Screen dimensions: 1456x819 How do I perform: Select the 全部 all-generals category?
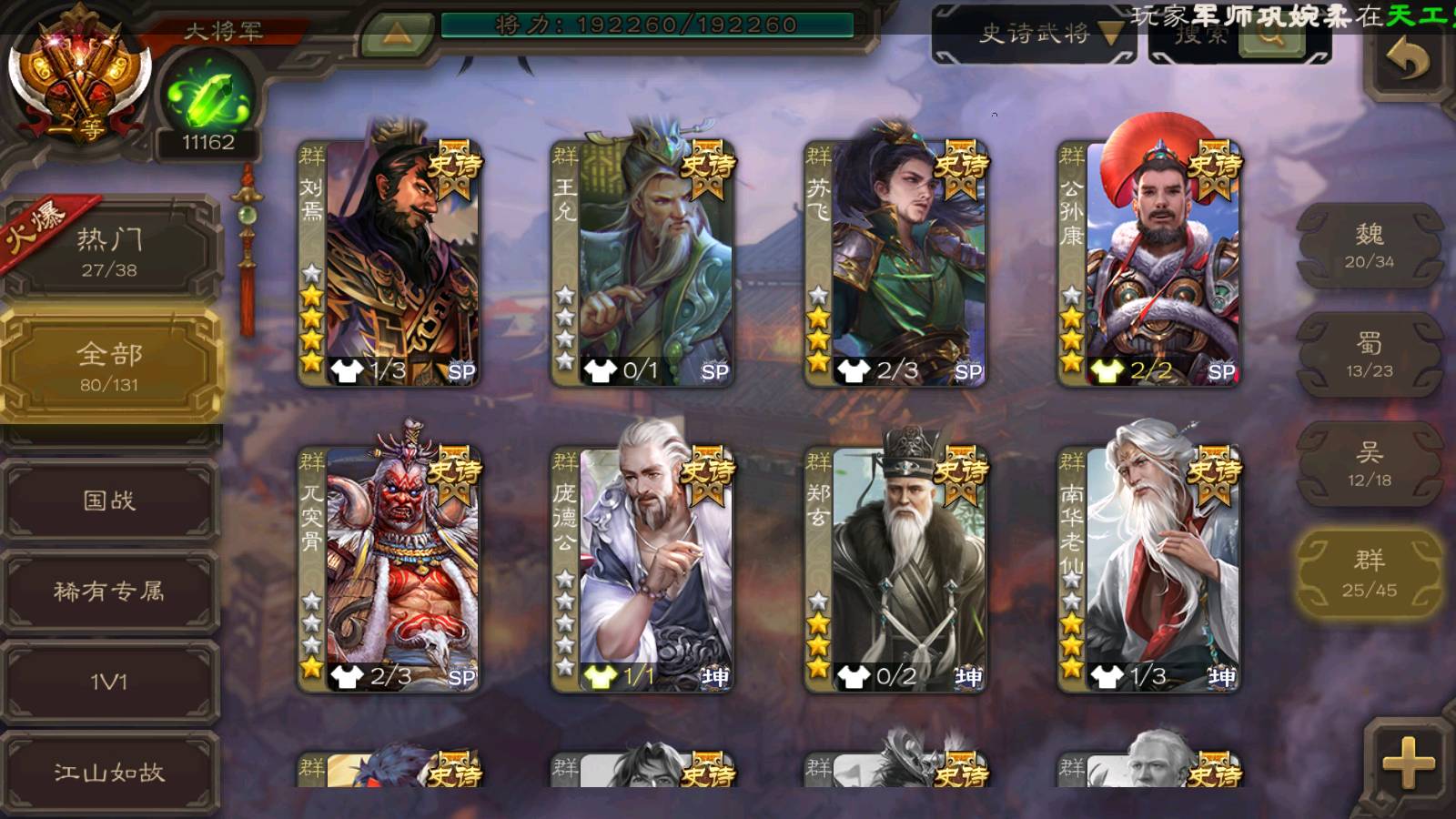pyautogui.click(x=109, y=366)
